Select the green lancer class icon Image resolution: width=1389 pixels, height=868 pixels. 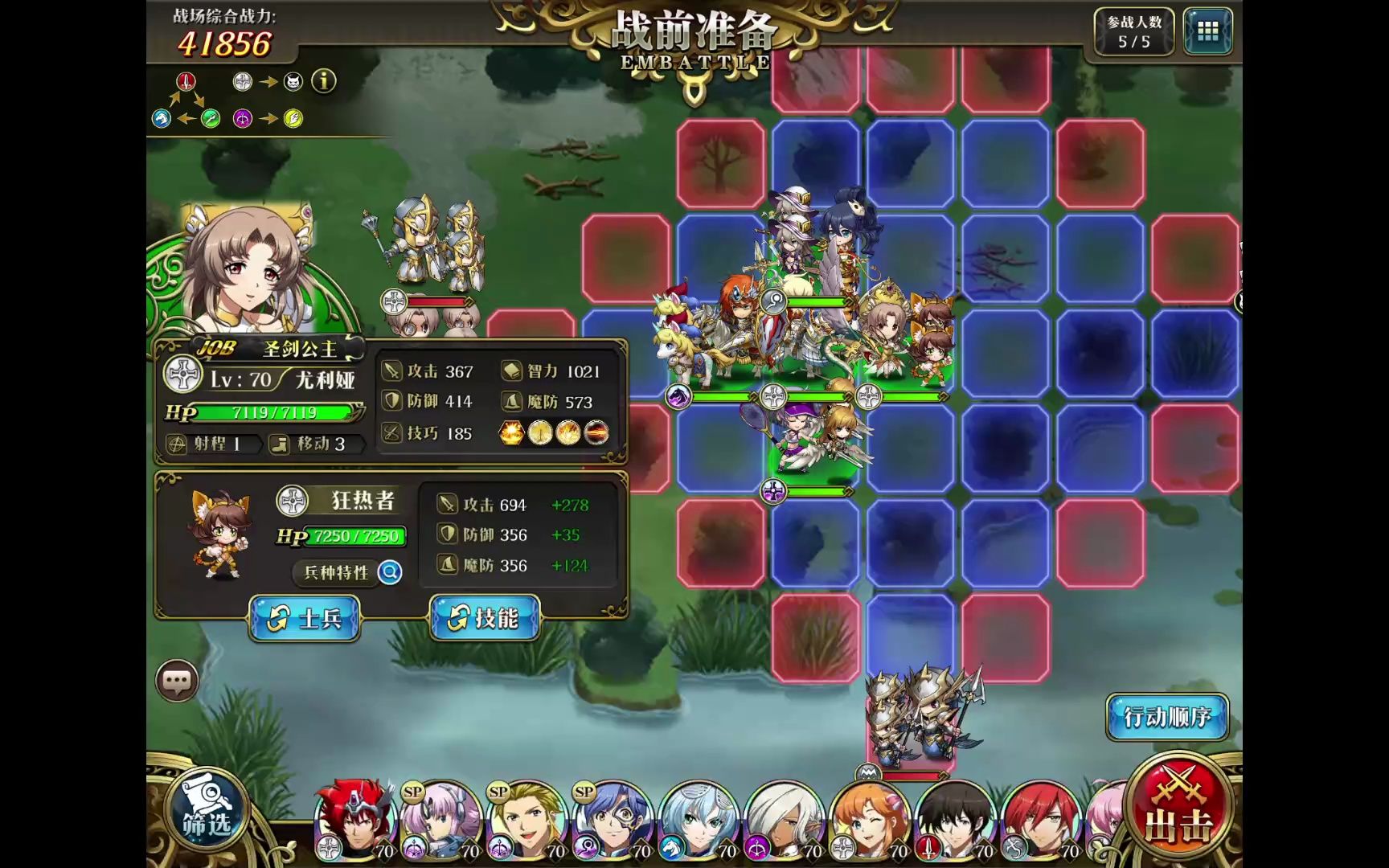coord(211,119)
